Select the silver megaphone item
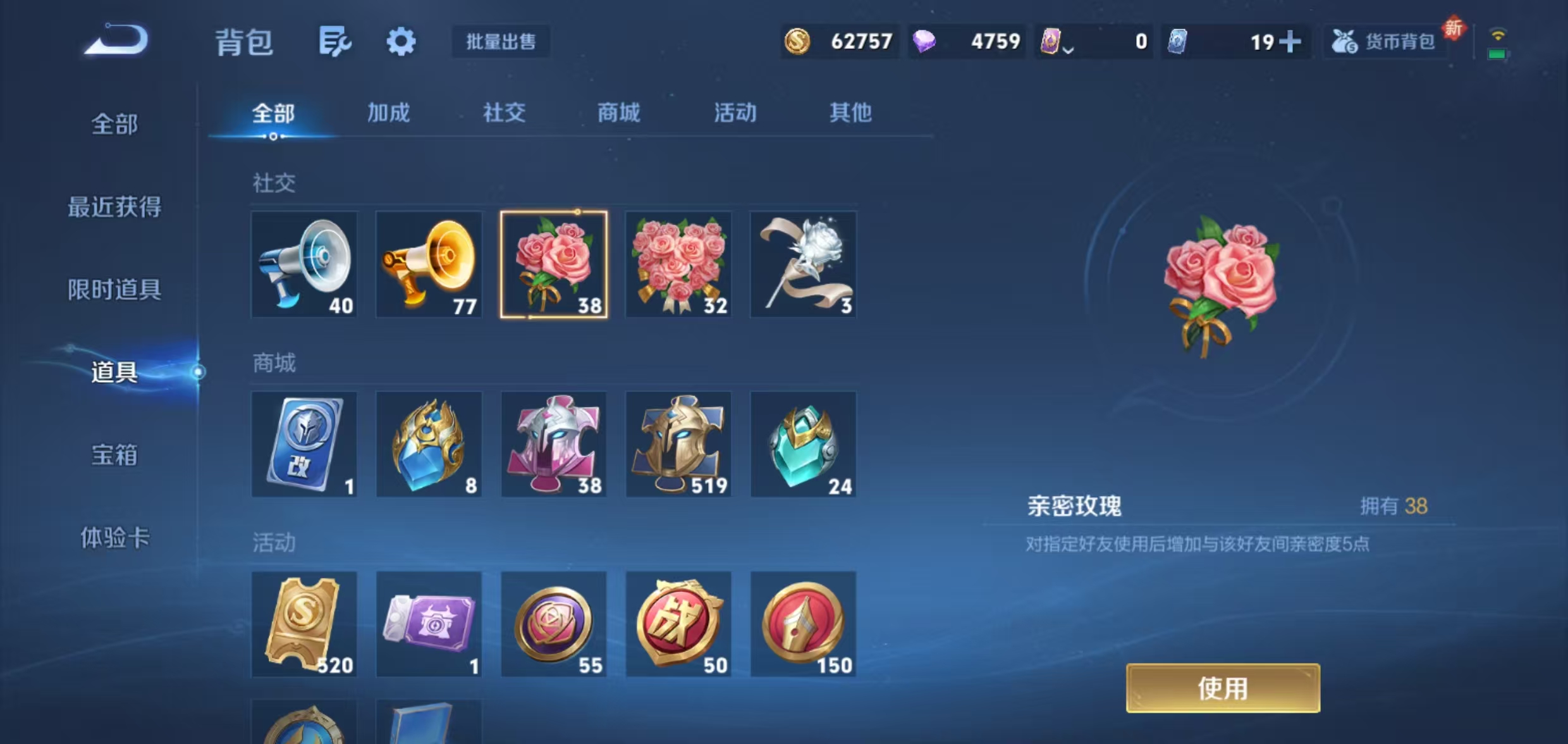The height and width of the screenshot is (744, 1568). pos(305,264)
